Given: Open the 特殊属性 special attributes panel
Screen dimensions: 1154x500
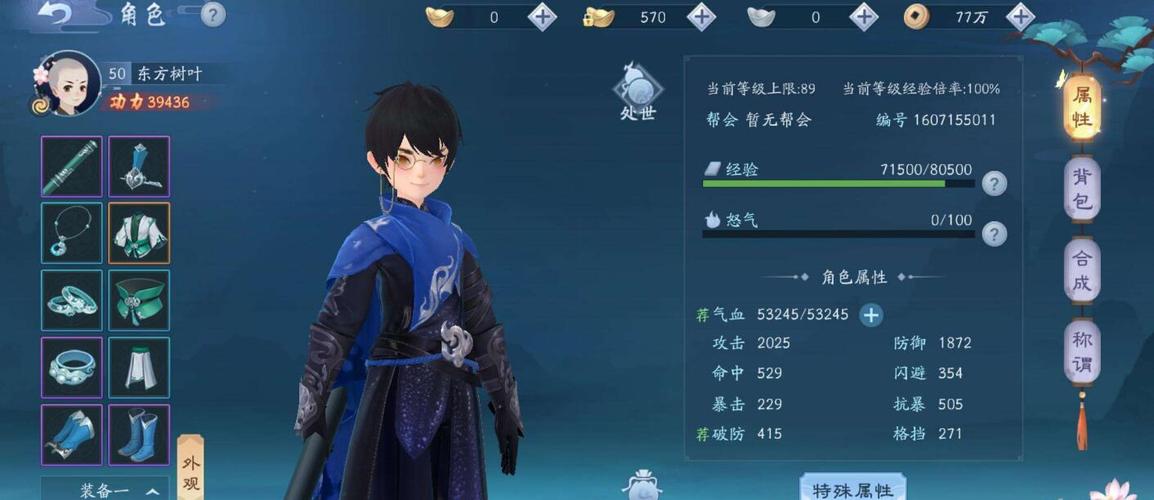Looking at the screenshot, I should coord(852,489).
